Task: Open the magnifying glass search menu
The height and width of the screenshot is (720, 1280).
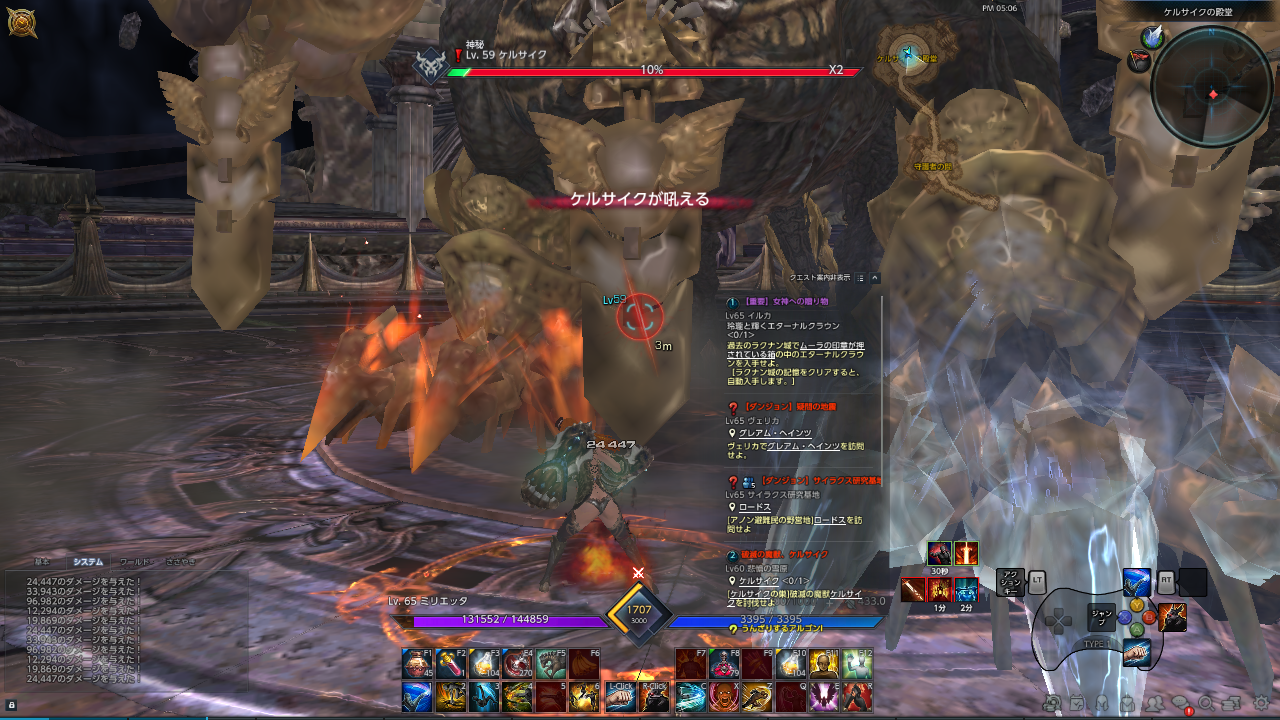Action: (x=1206, y=704)
